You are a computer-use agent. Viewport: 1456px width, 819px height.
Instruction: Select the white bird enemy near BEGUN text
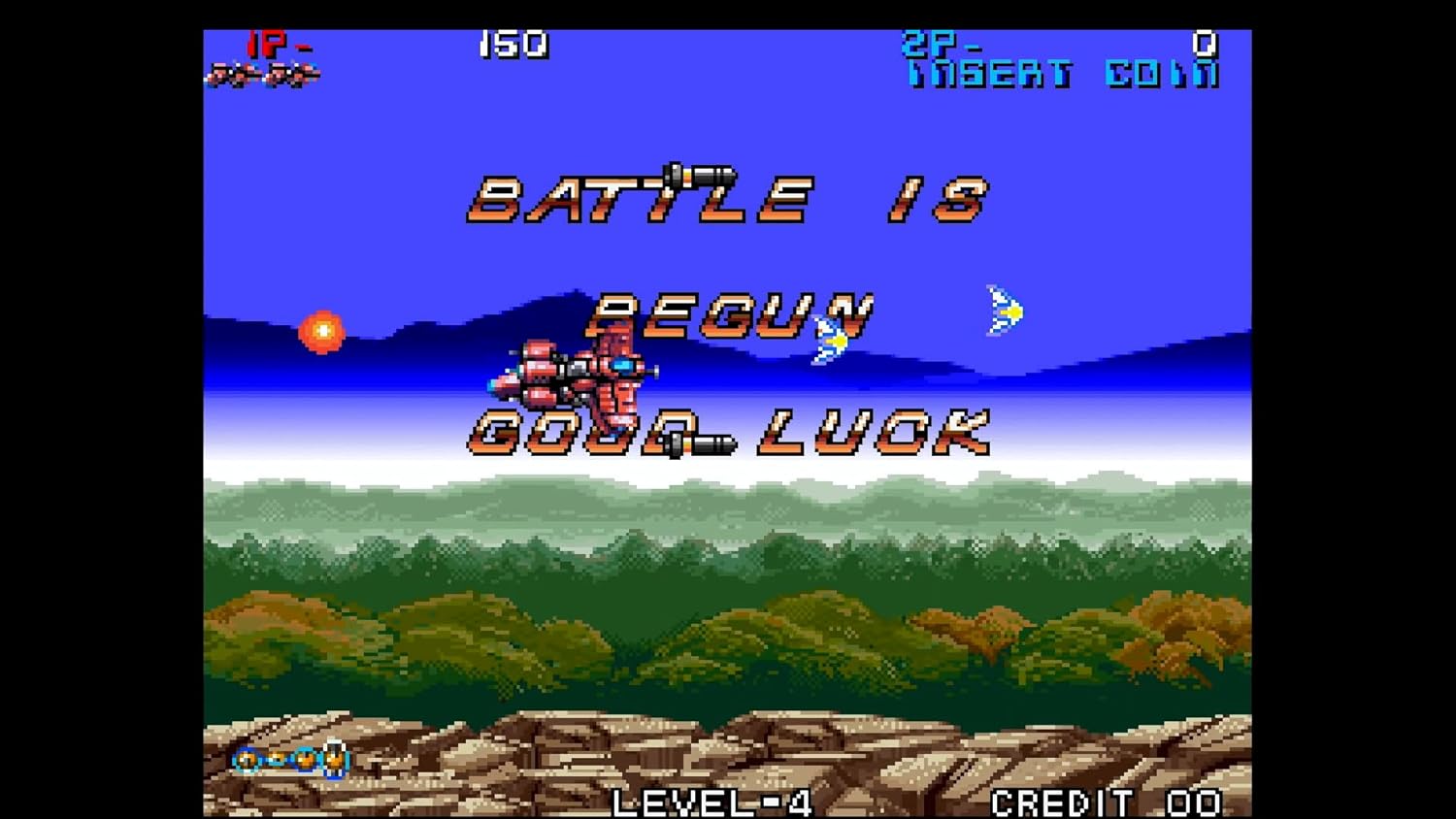(x=830, y=340)
